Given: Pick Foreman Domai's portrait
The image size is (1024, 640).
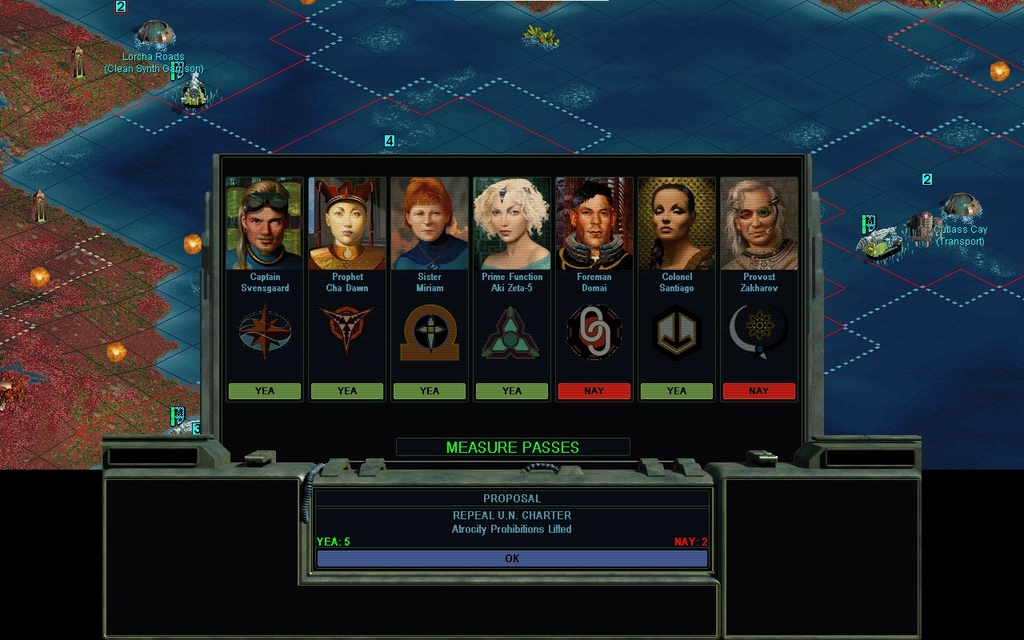Looking at the screenshot, I should [594, 224].
